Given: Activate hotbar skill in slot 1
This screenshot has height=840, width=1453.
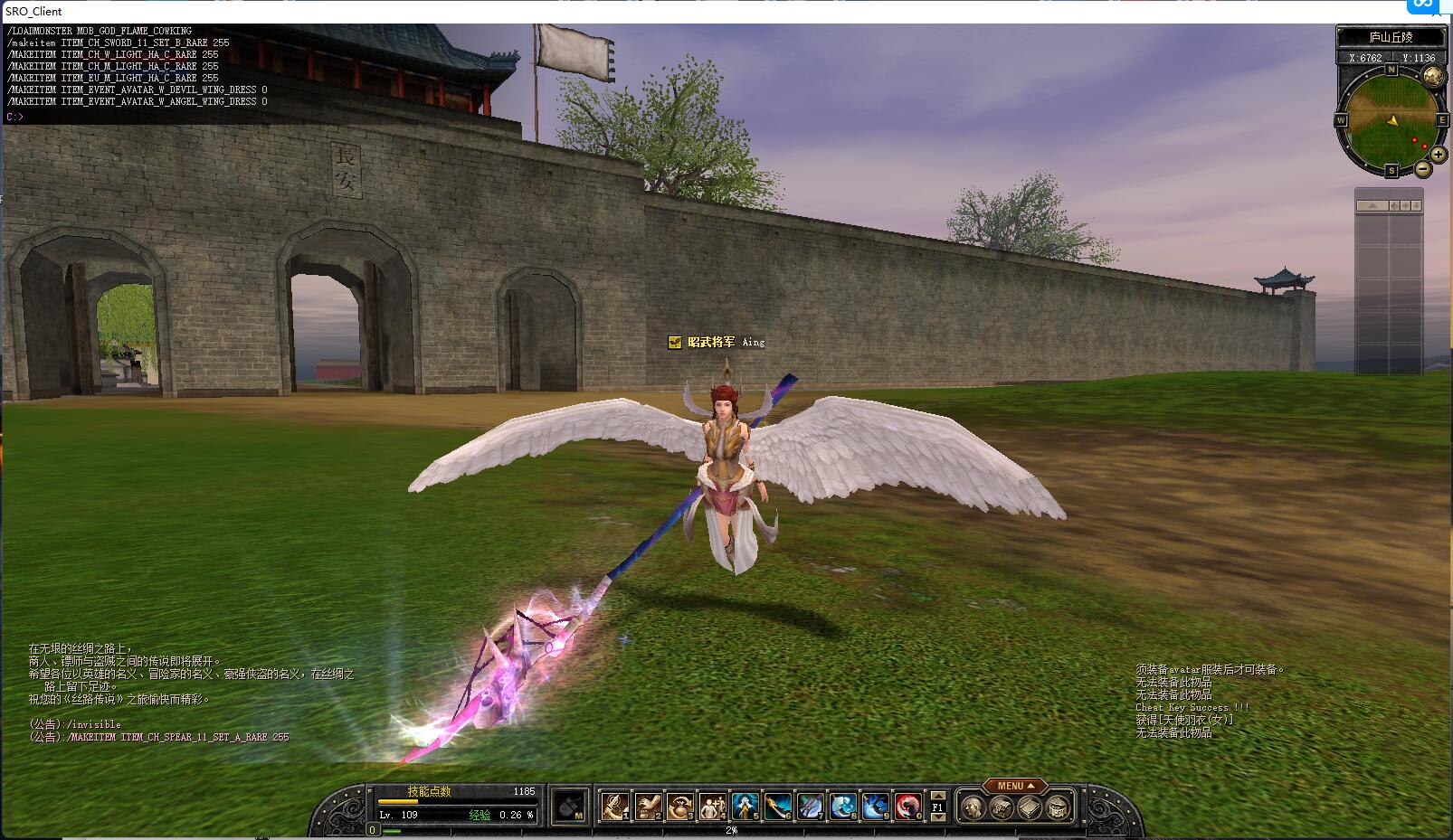Looking at the screenshot, I should pyautogui.click(x=615, y=806).
